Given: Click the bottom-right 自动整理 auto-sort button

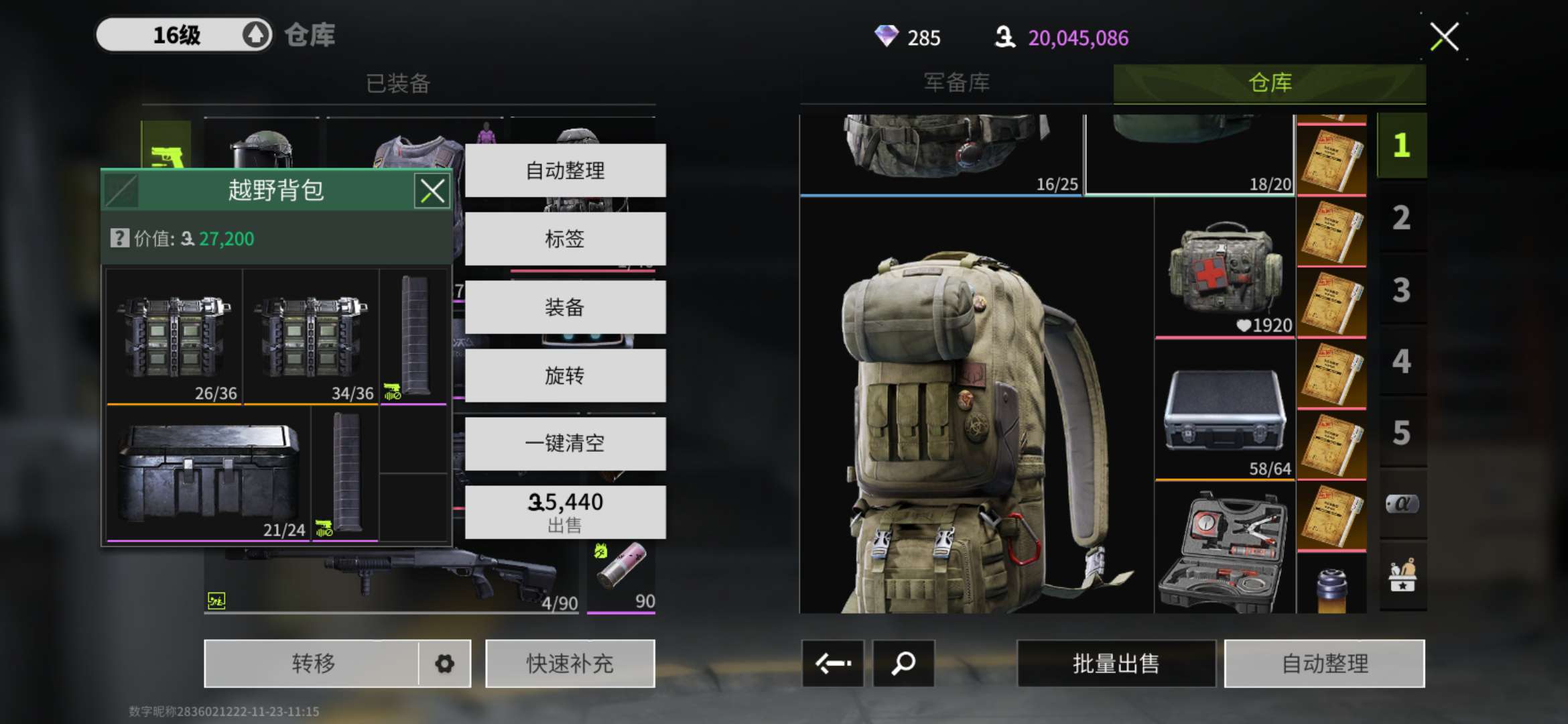Looking at the screenshot, I should click(1324, 664).
